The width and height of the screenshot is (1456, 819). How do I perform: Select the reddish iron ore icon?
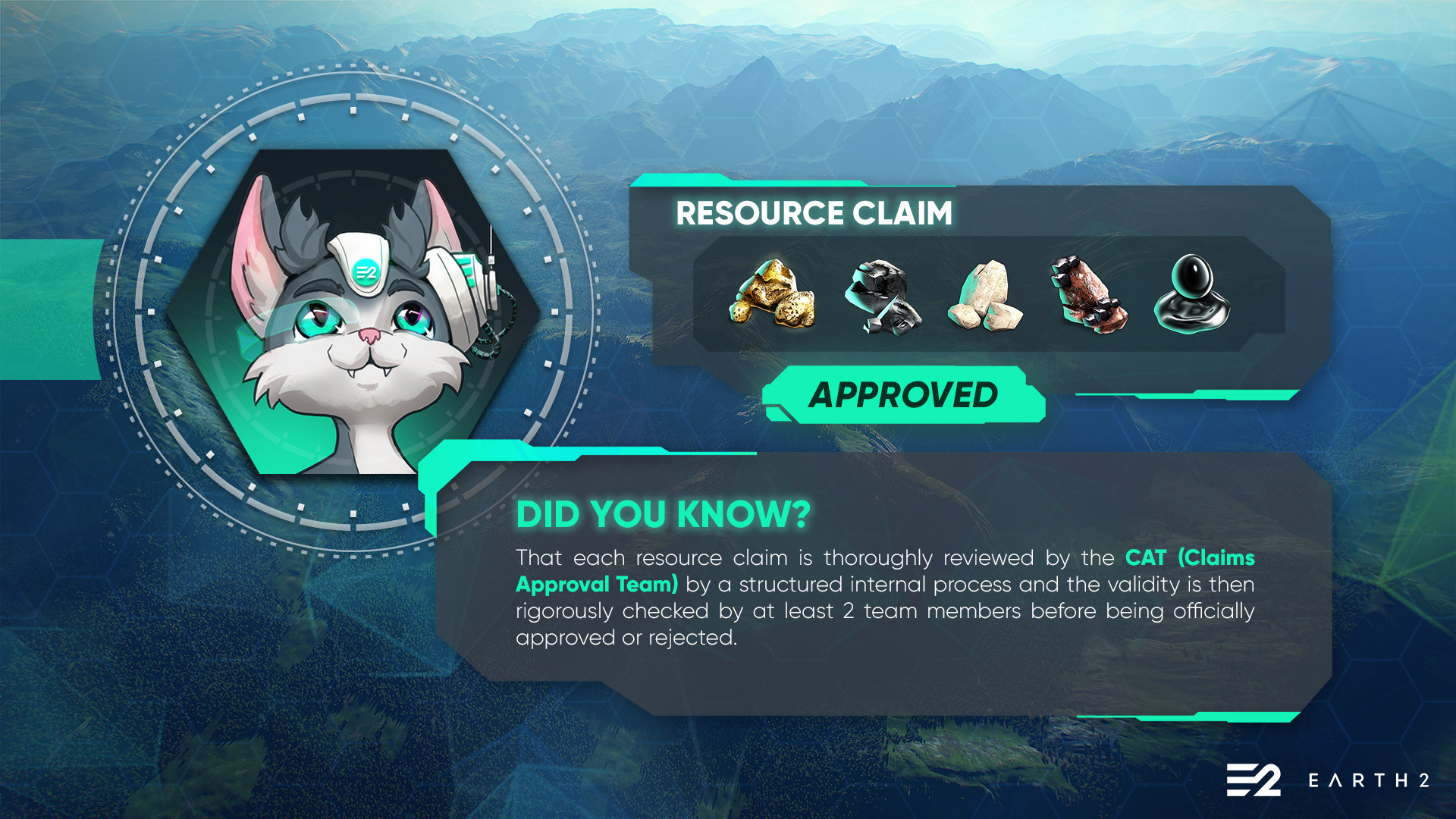(1089, 294)
